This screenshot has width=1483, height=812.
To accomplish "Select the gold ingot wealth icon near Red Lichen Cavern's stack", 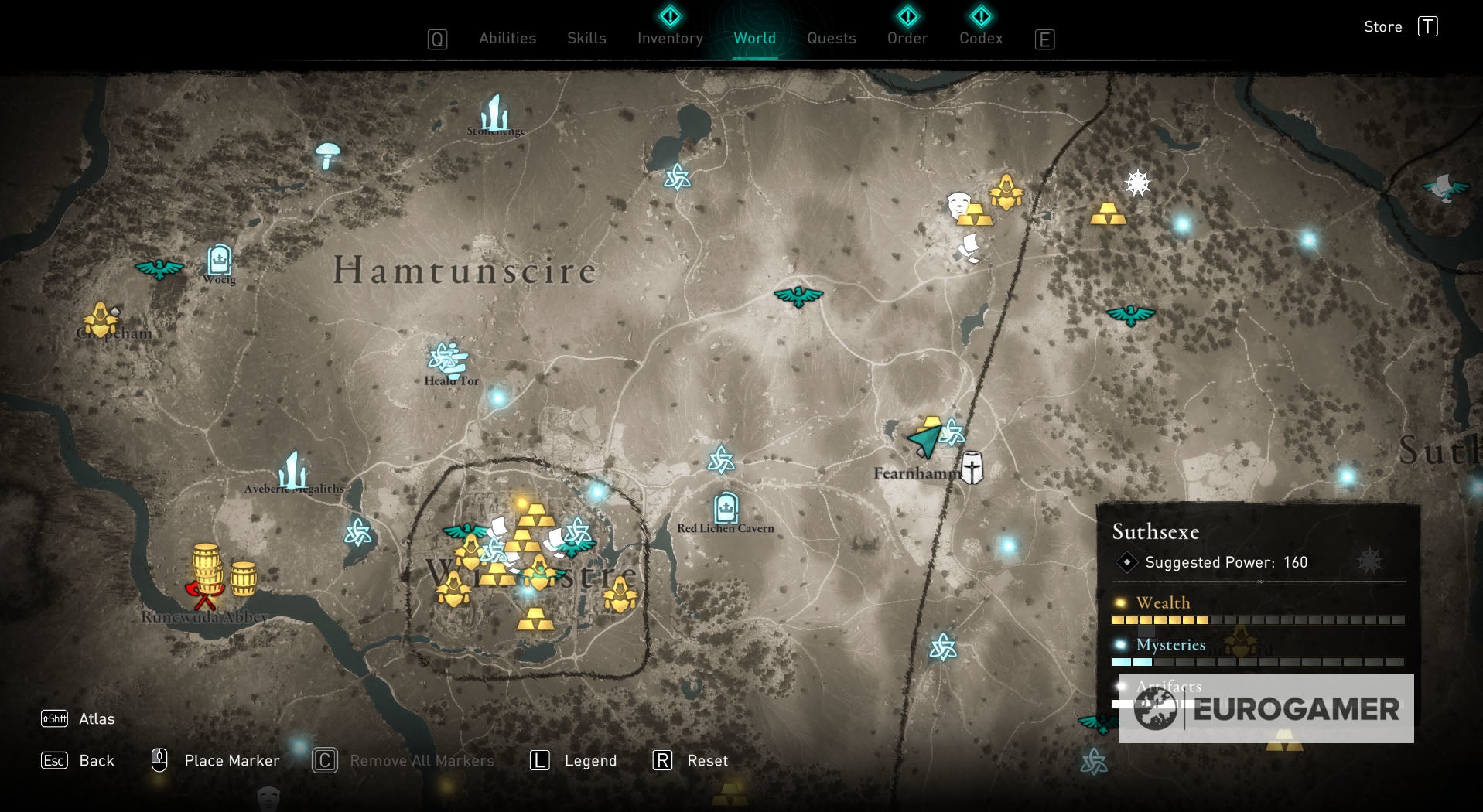I will [x=536, y=619].
